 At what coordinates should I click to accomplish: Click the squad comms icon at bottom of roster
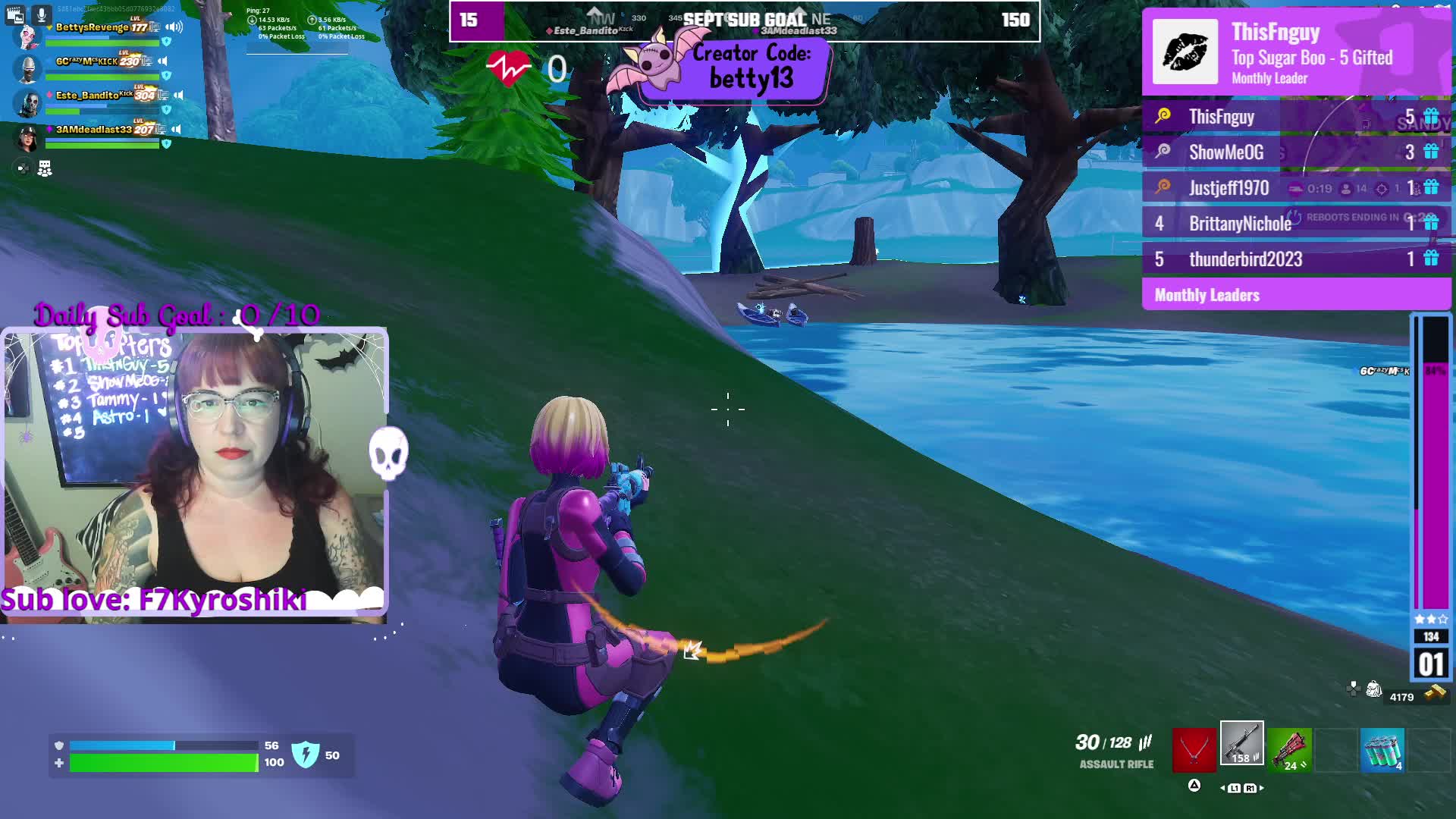45,167
